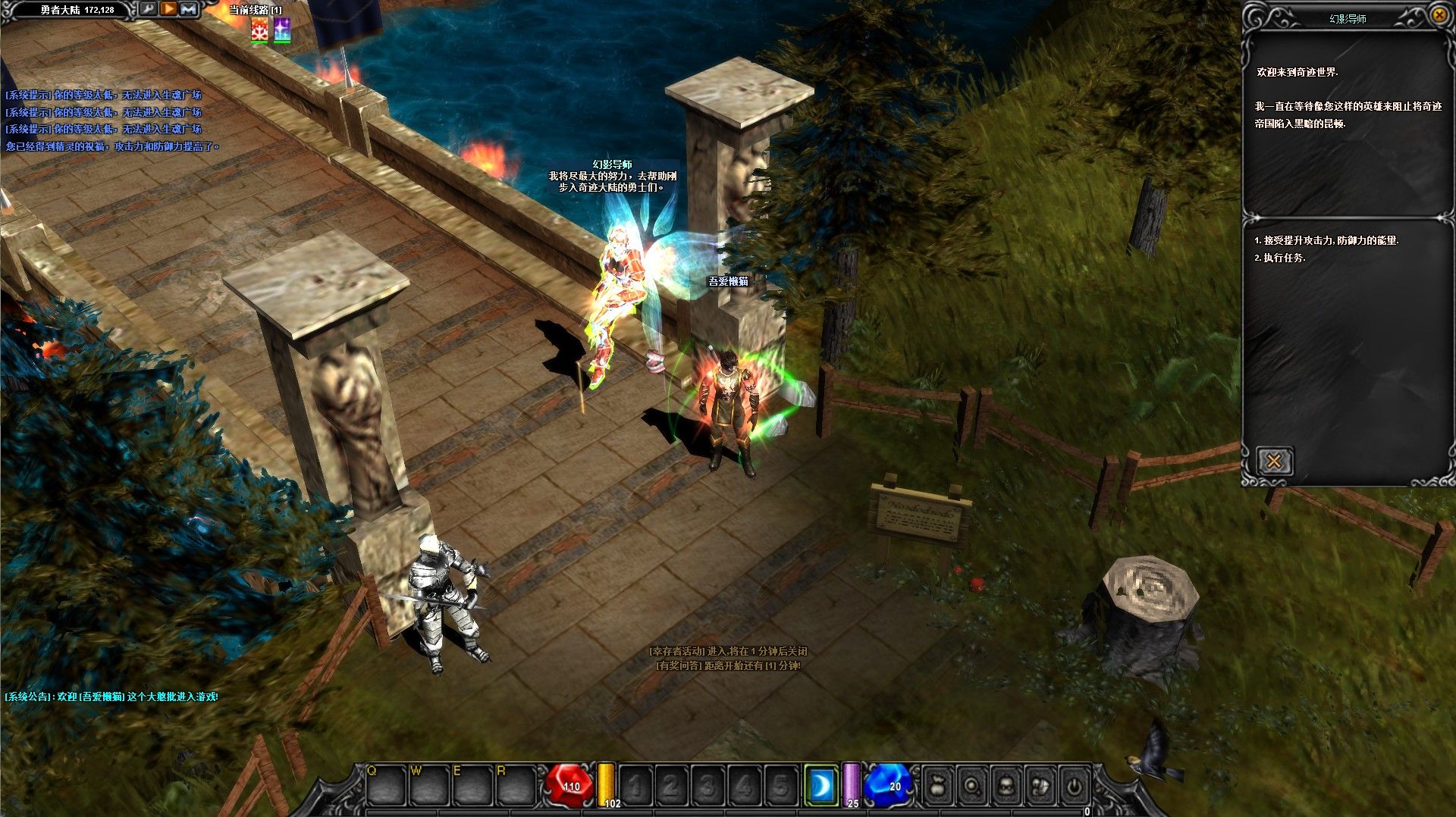Select hotbar slot labeled 1

point(635,786)
